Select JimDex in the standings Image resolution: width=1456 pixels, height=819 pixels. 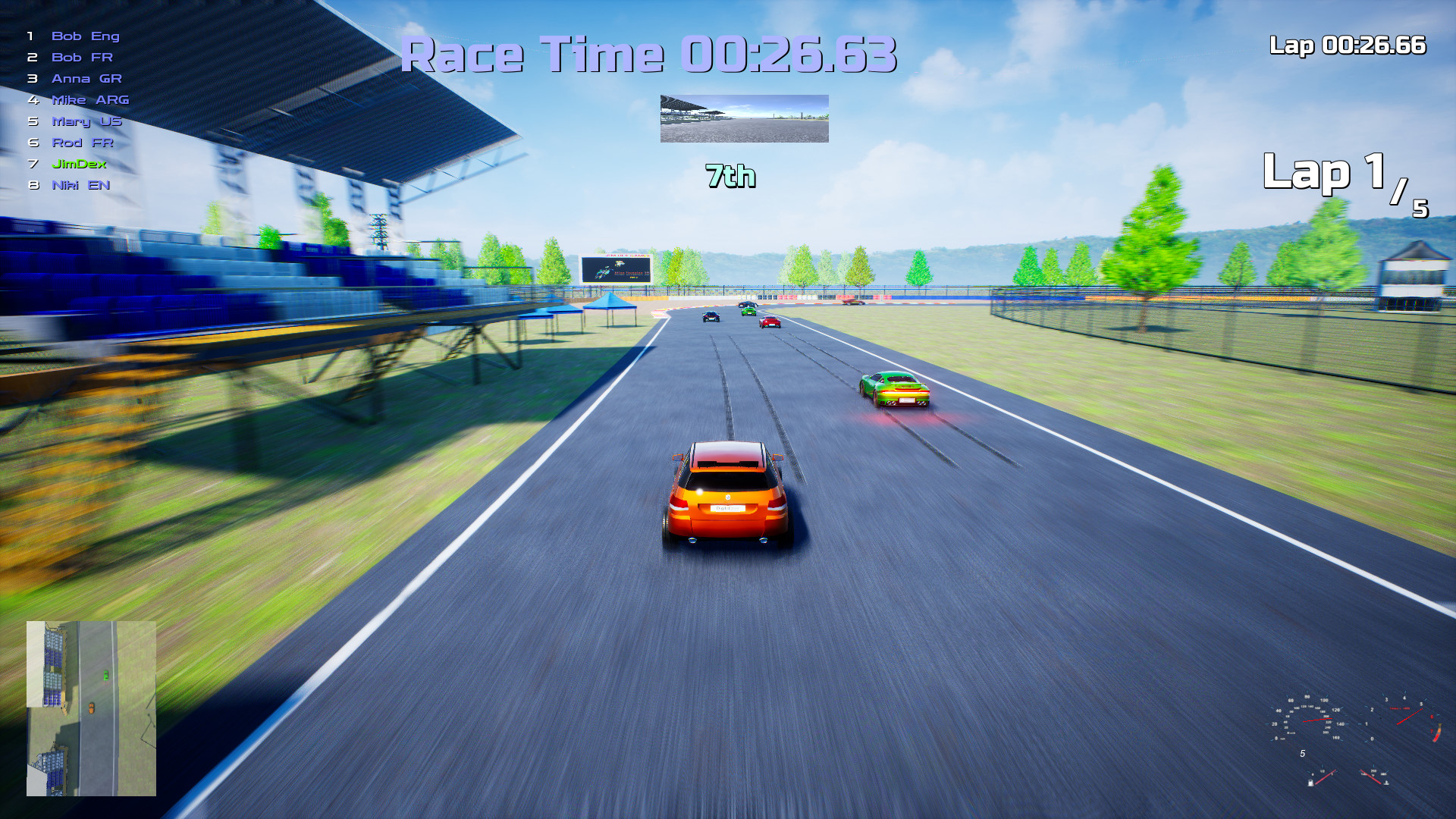tap(79, 163)
